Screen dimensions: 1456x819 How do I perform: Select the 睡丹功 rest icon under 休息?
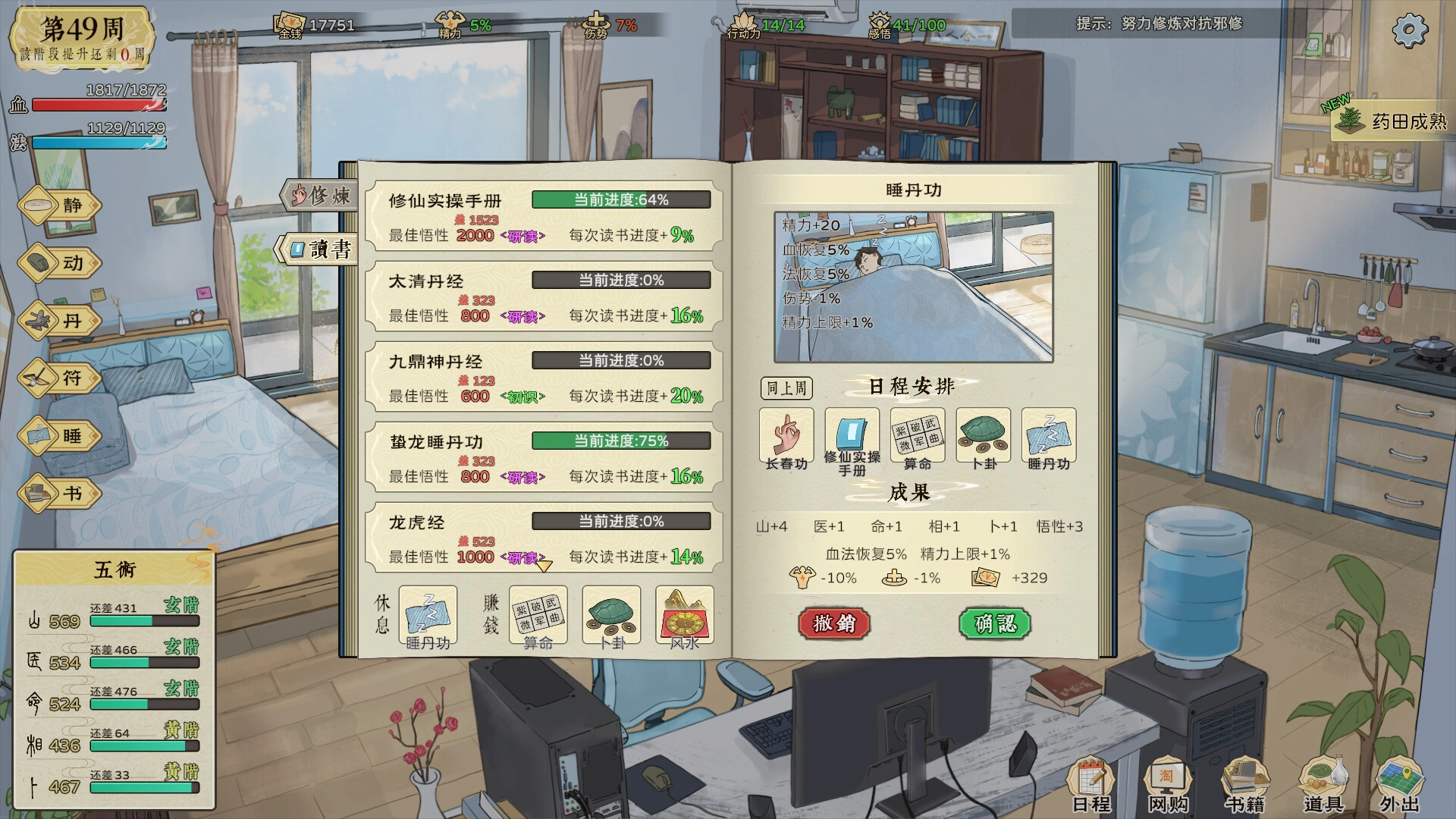click(x=428, y=616)
